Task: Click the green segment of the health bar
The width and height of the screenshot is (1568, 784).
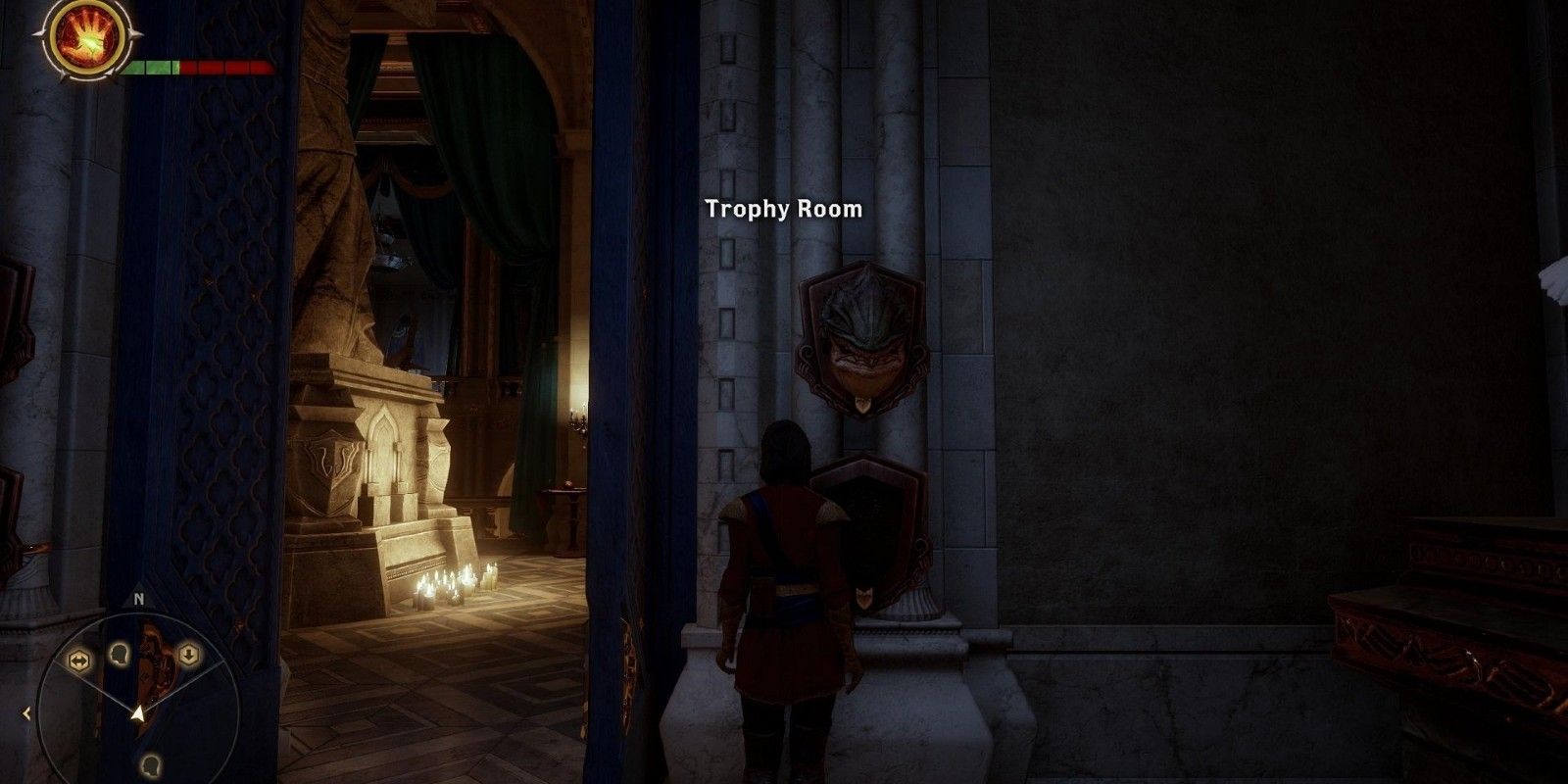Action: (157, 69)
